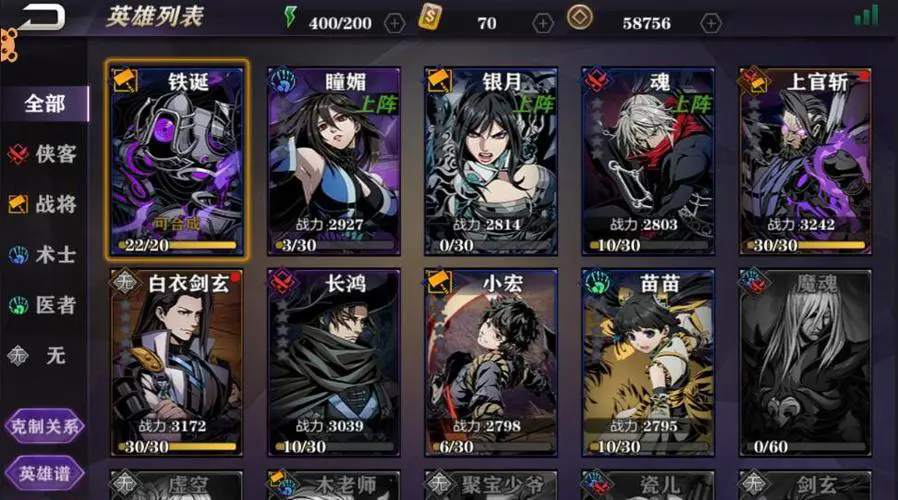This screenshot has width=898, height=500.
Task: Add more gold tickets via plus
Action: click(x=543, y=23)
